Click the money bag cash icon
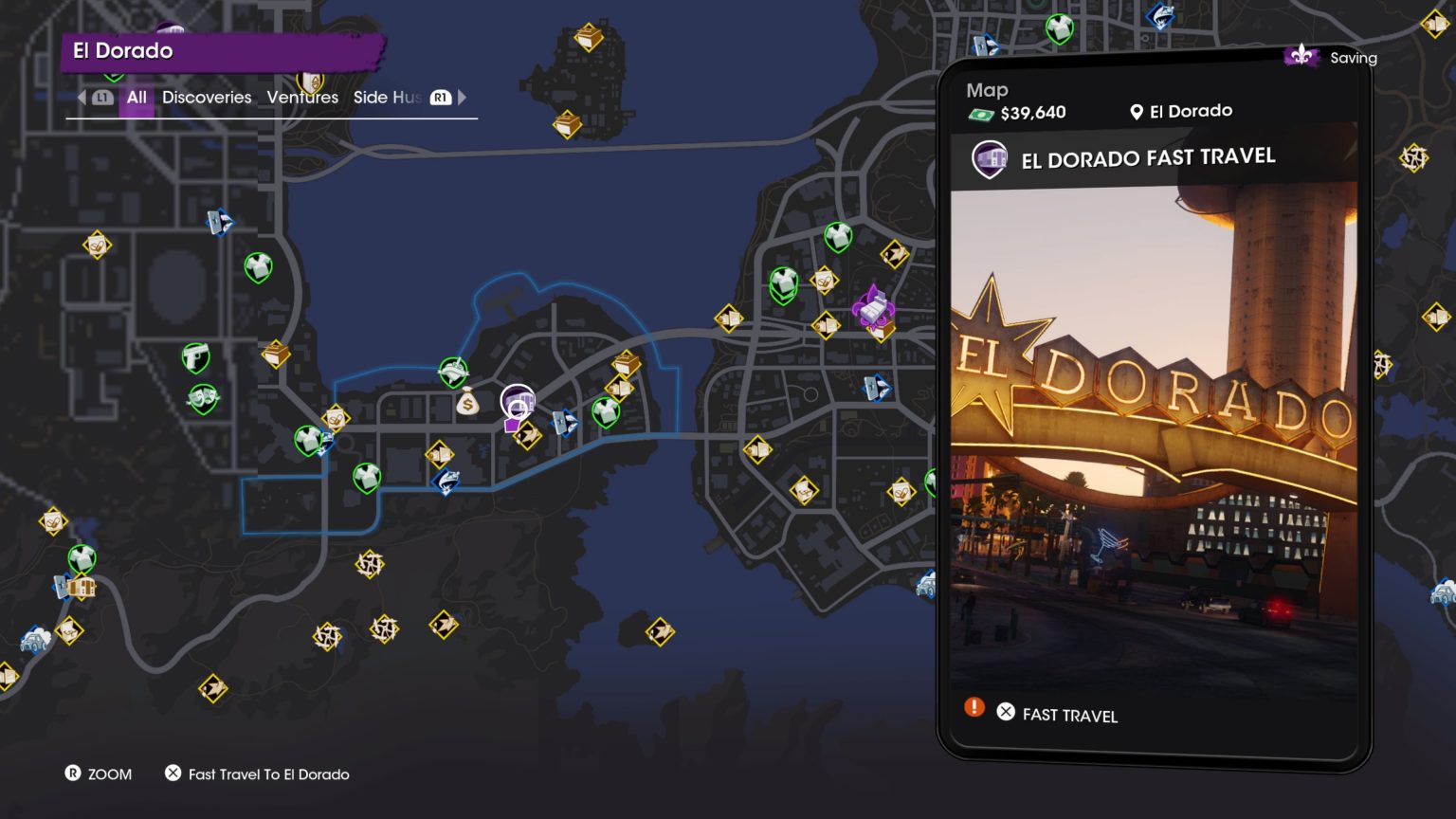 pyautogui.click(x=467, y=402)
